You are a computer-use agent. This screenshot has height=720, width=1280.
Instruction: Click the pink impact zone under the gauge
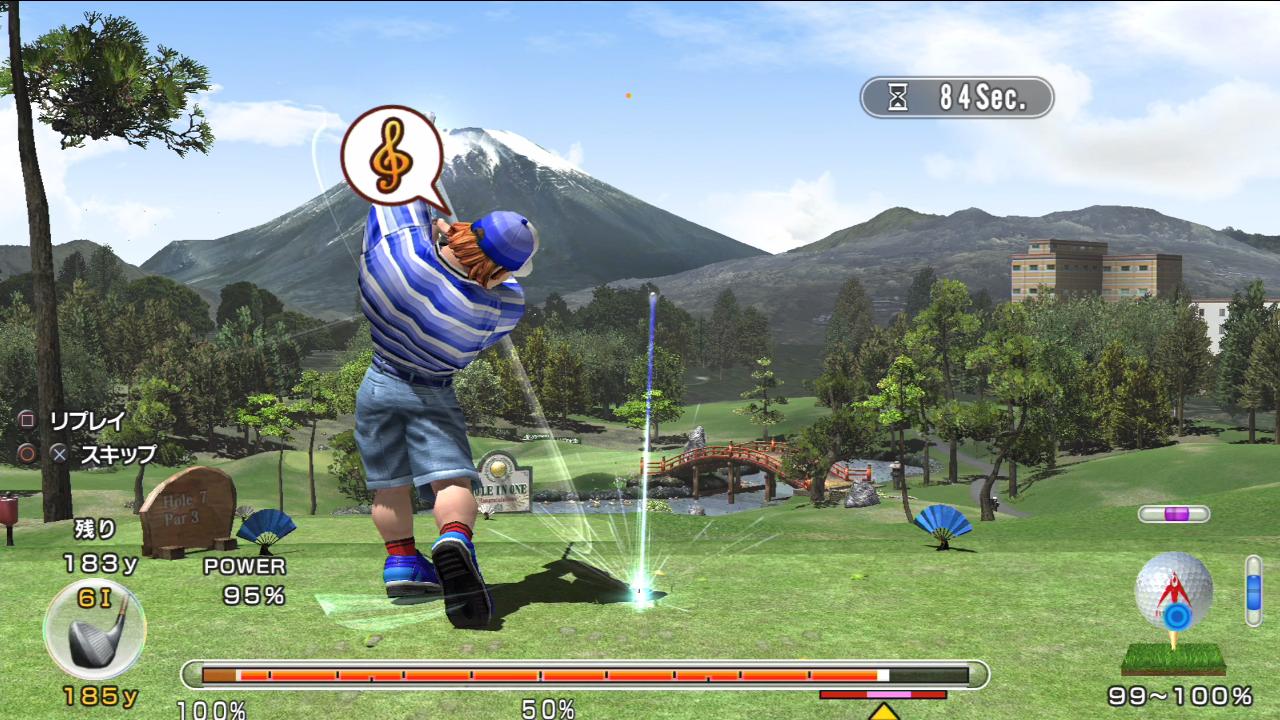pos(888,694)
